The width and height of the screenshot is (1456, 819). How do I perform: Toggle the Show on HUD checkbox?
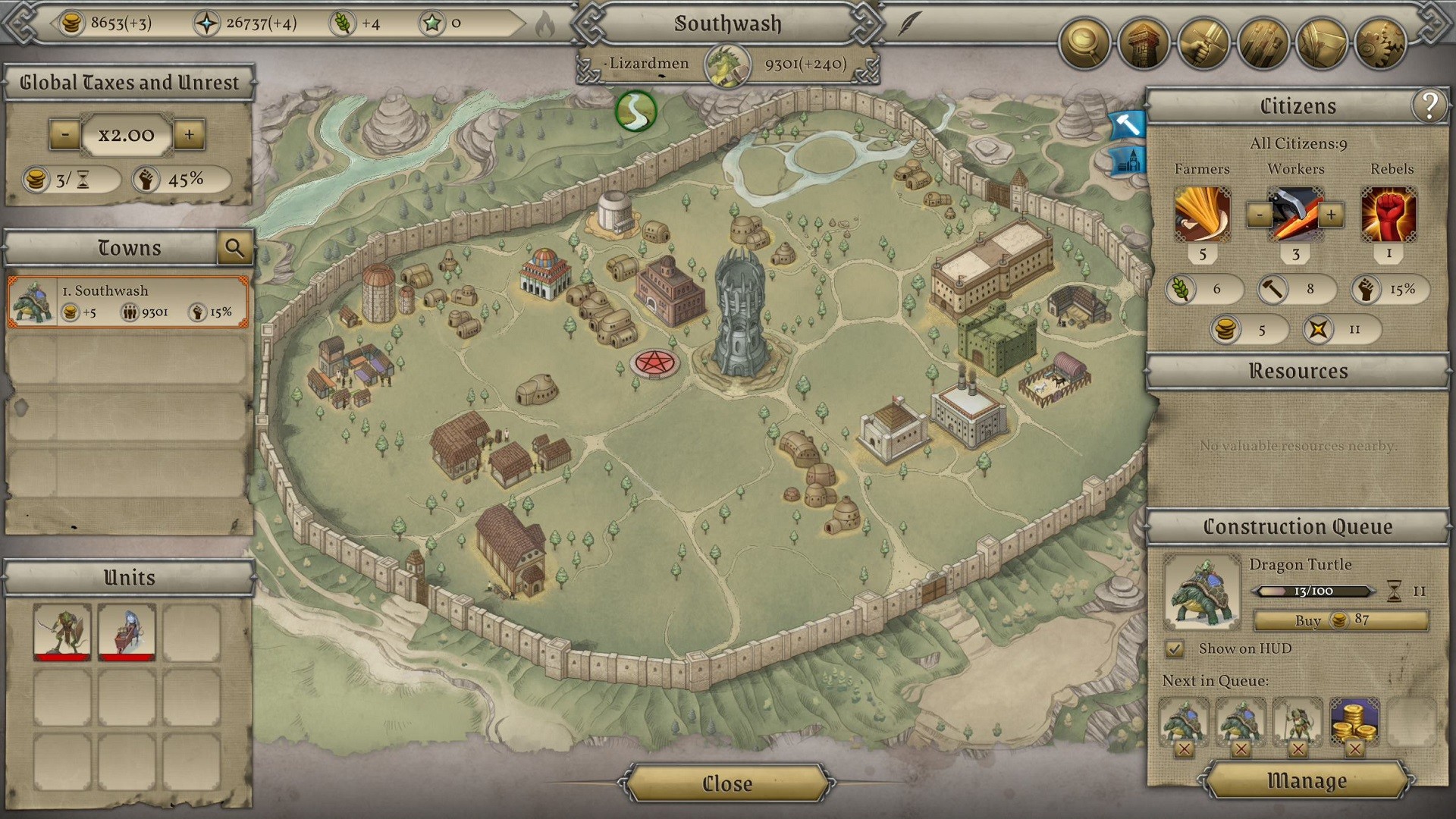pyautogui.click(x=1175, y=649)
